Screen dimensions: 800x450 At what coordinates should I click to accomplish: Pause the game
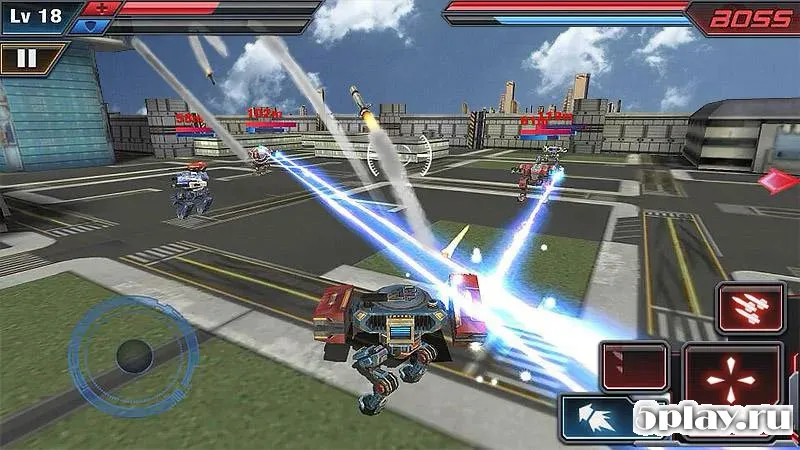[27, 58]
